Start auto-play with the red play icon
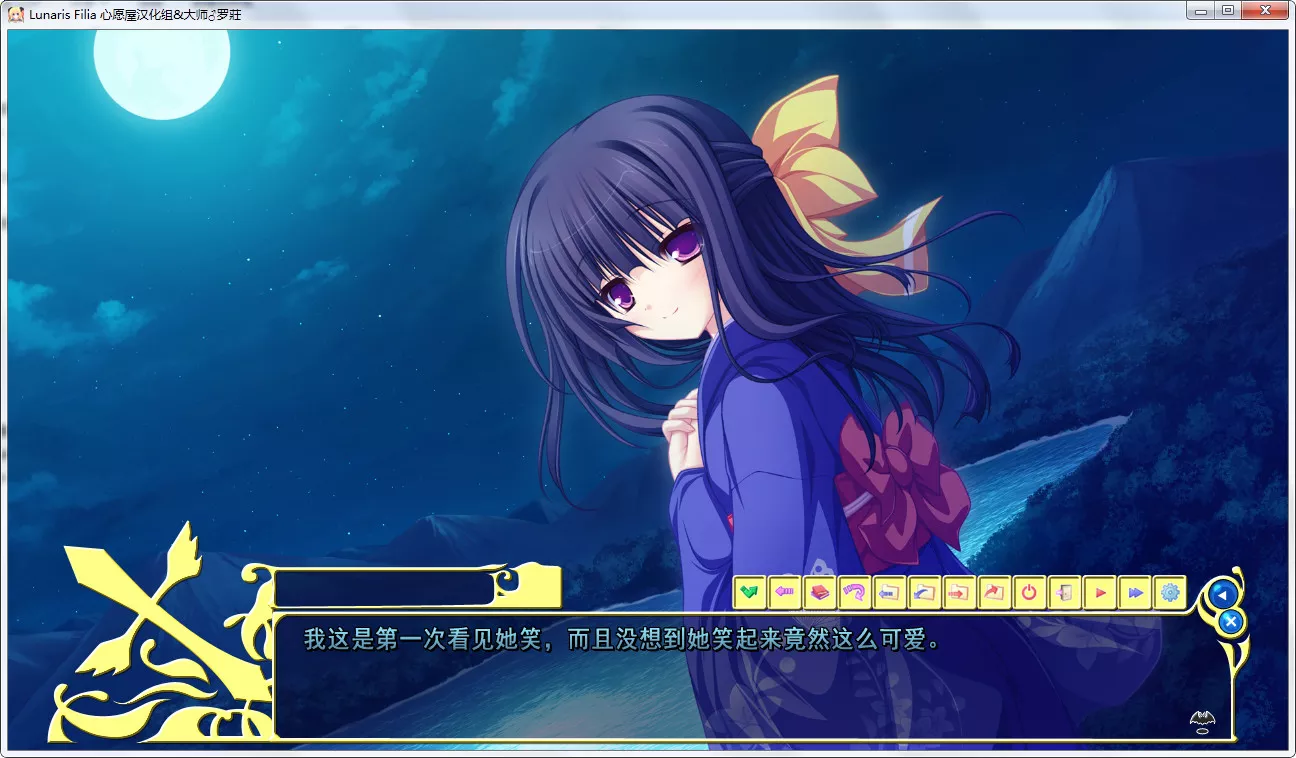Viewport: 1296px width, 758px height. [1099, 592]
